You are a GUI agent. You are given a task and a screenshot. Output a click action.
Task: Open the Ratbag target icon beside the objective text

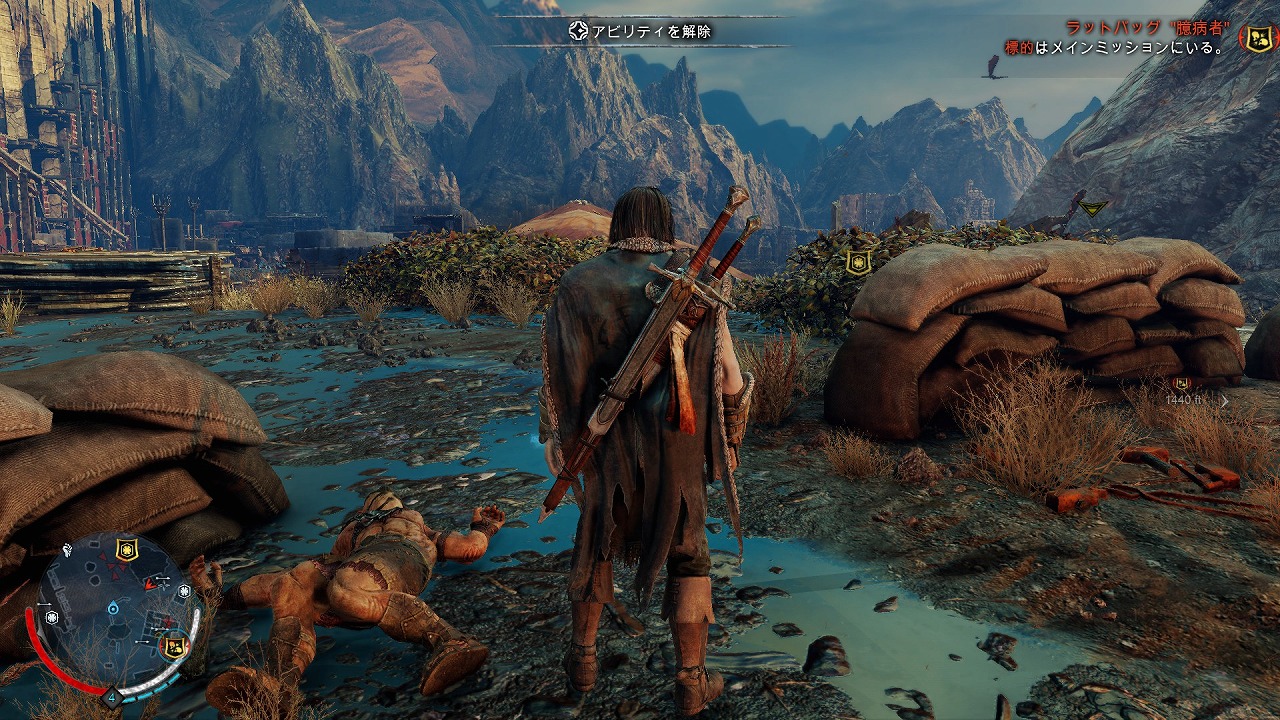(1256, 38)
